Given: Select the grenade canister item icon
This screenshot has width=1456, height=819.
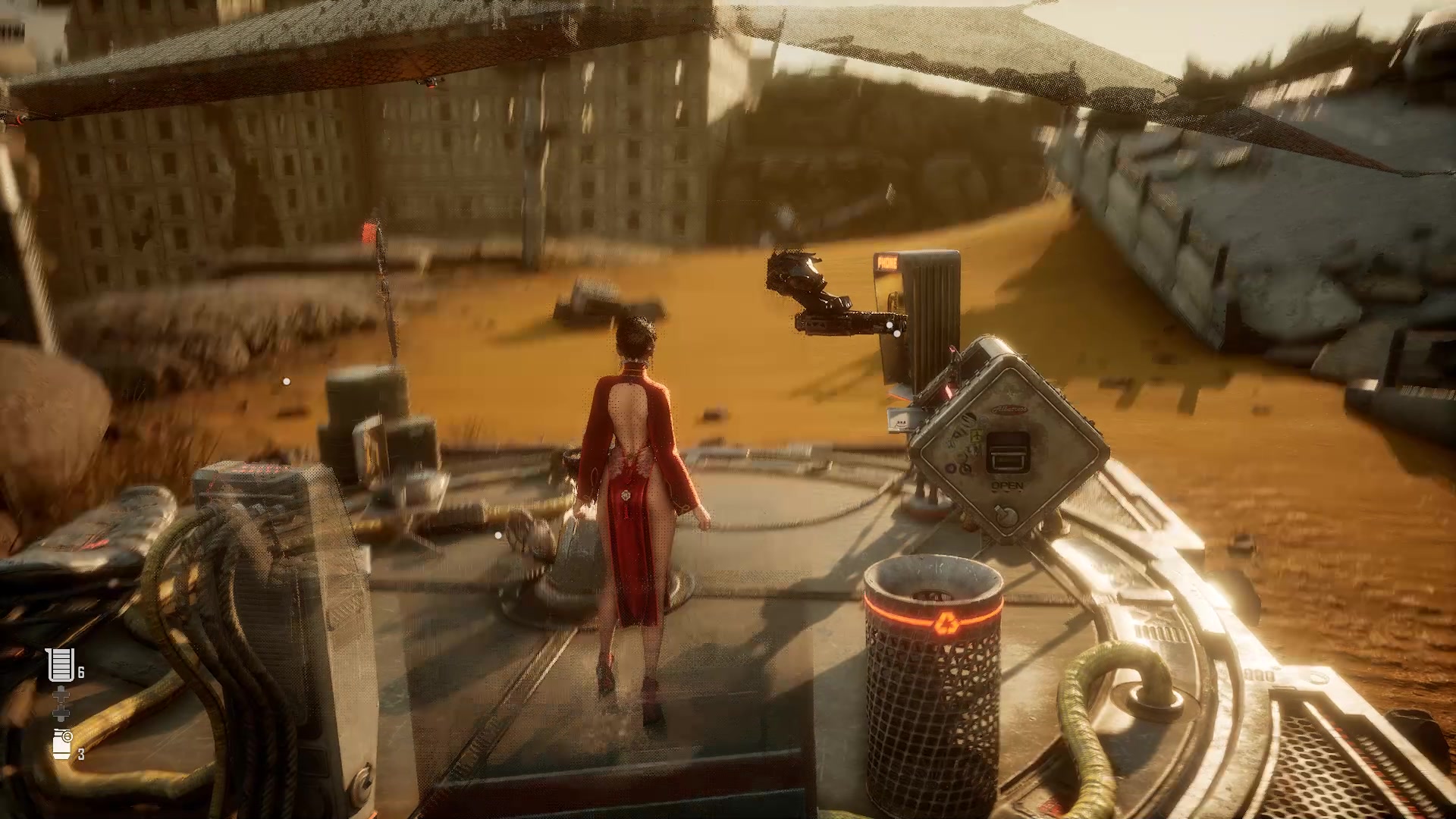Looking at the screenshot, I should click(x=62, y=744).
